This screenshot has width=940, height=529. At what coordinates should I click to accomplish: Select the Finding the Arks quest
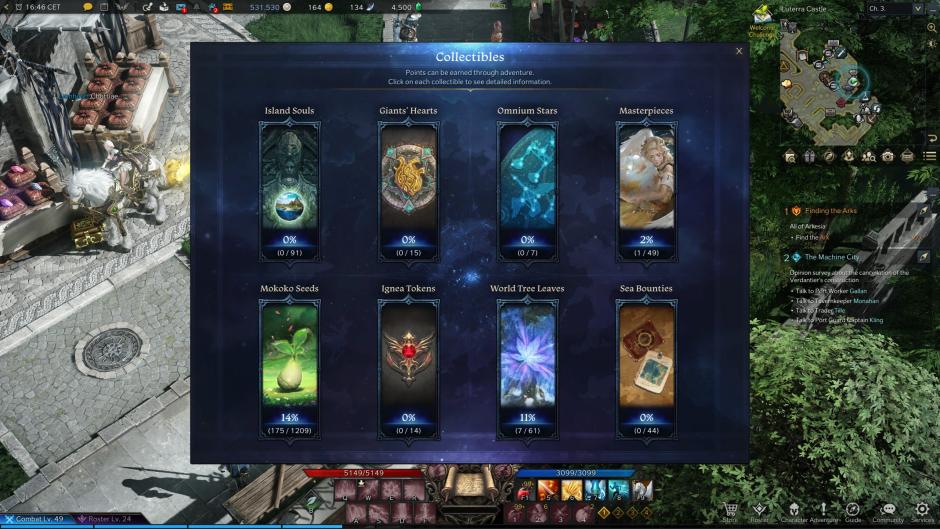point(830,211)
